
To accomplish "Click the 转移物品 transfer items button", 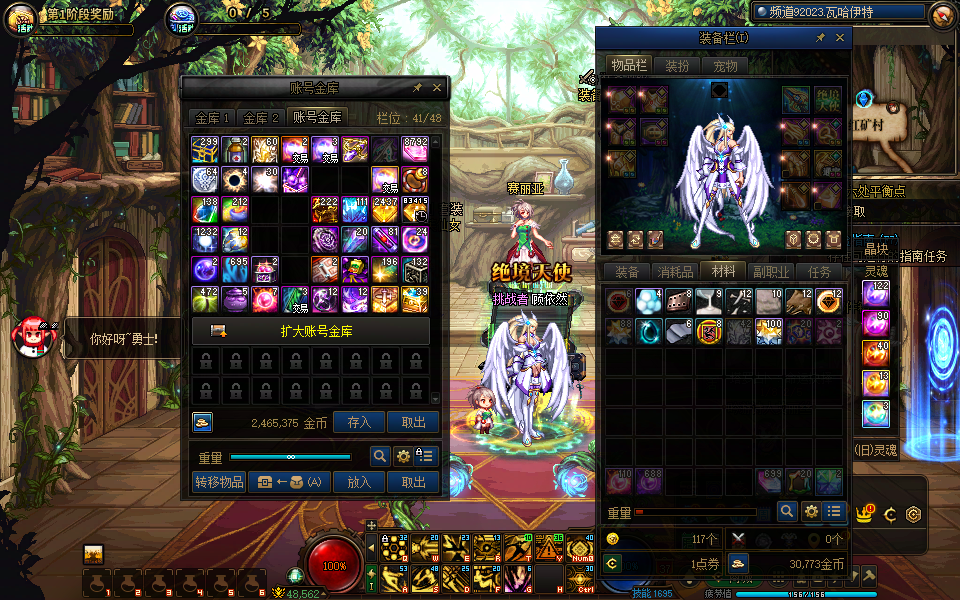I will 219,482.
